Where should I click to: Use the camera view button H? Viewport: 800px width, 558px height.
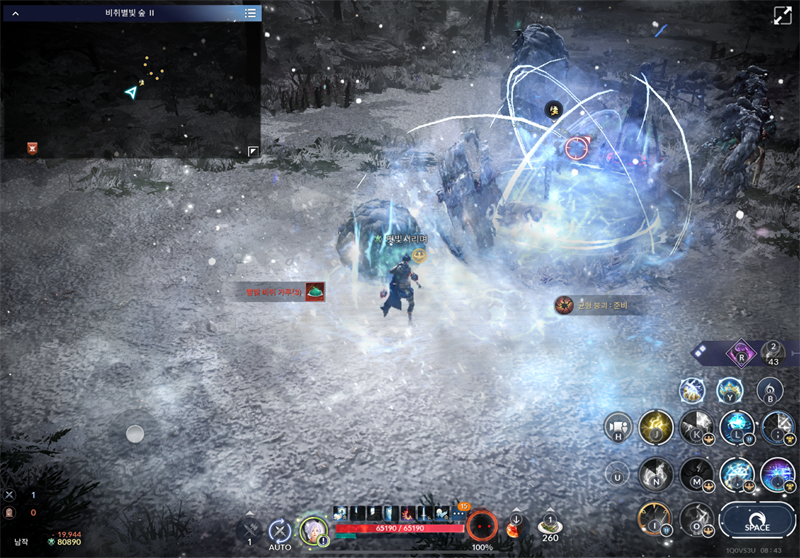(x=616, y=427)
